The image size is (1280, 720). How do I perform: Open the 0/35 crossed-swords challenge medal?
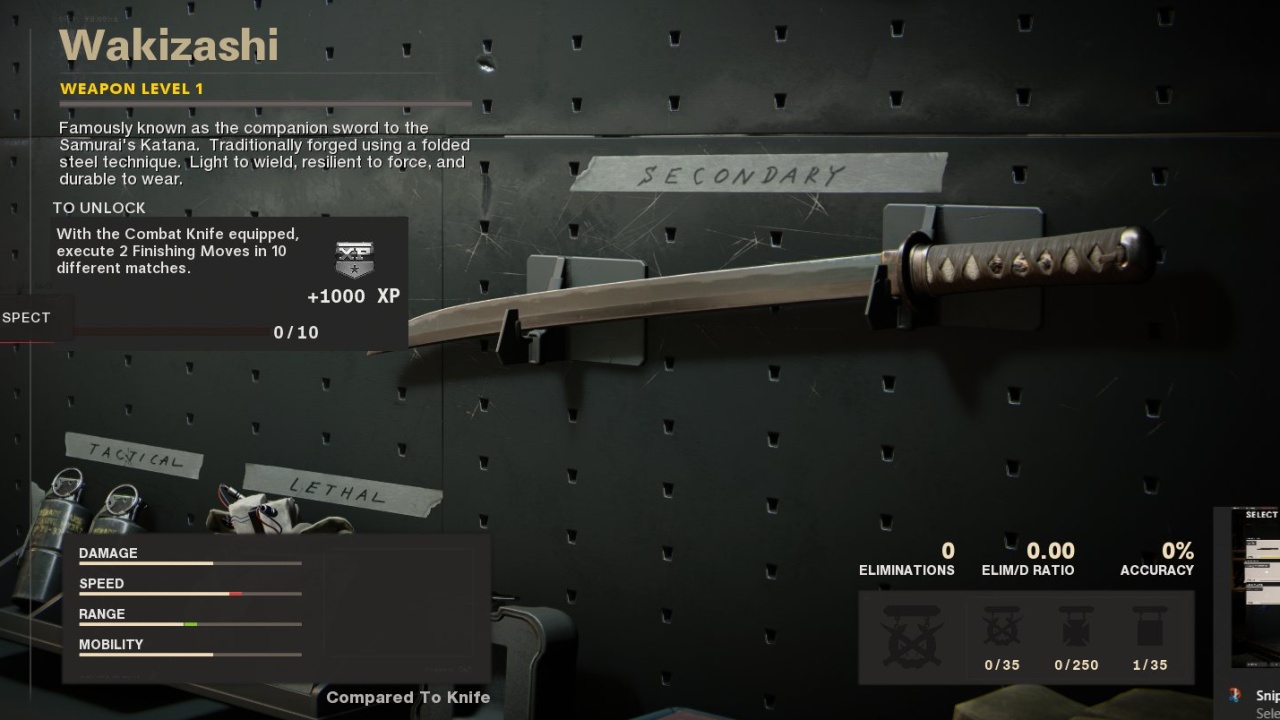(1001, 625)
